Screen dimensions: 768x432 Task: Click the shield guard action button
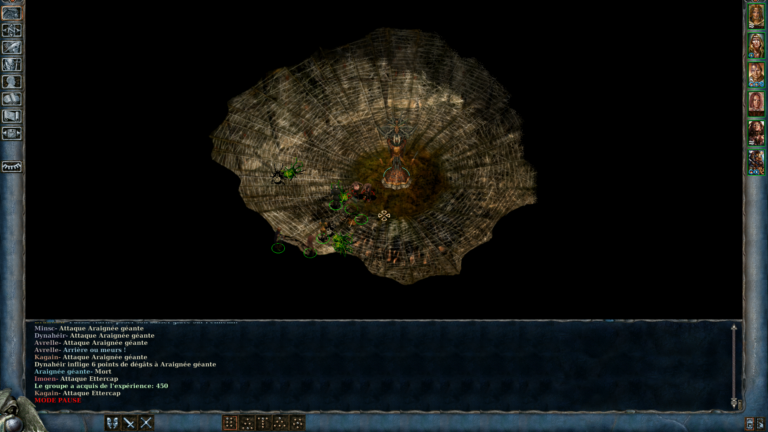click(x=112, y=423)
